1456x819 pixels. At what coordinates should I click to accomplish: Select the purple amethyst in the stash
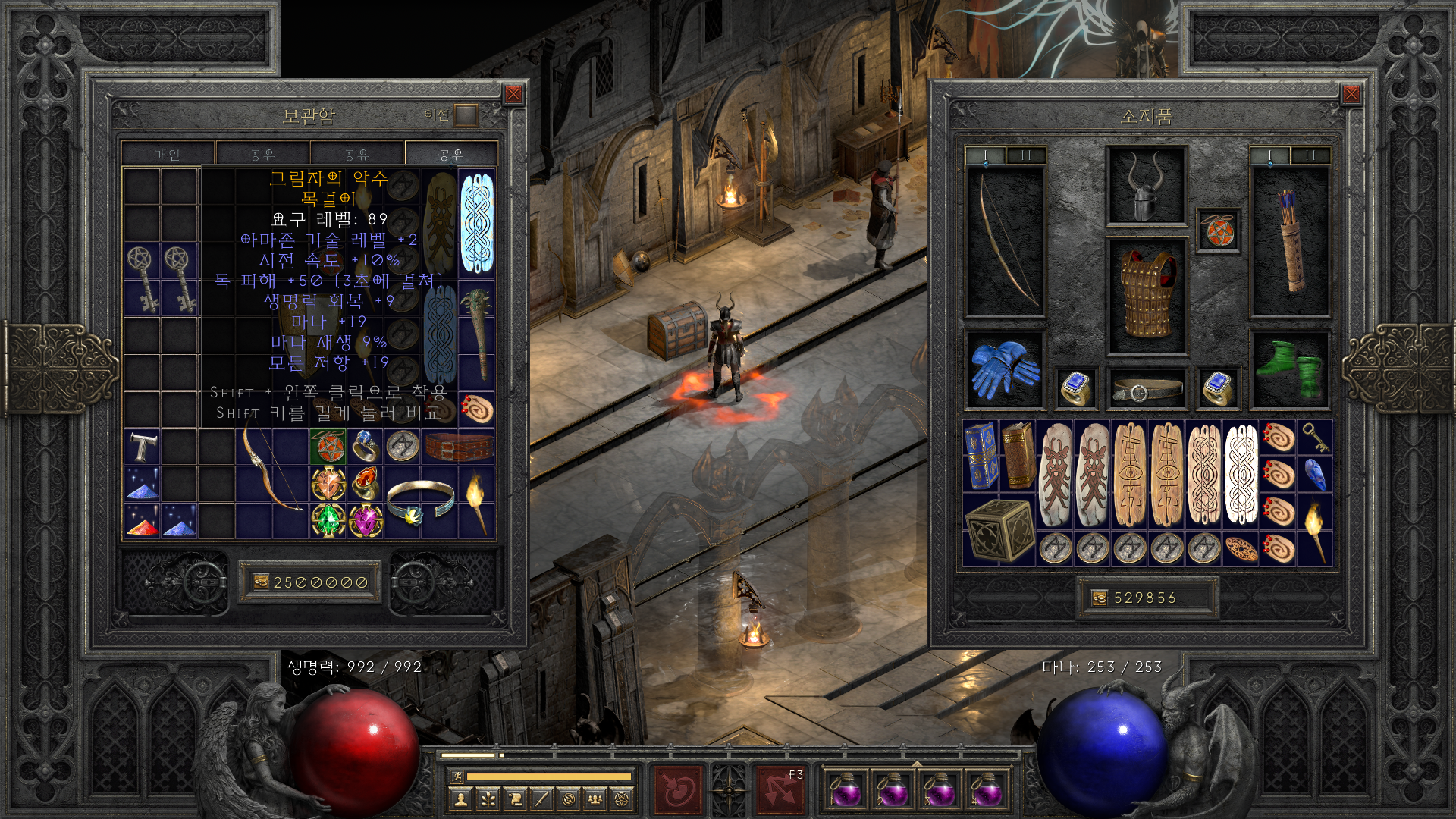366,520
